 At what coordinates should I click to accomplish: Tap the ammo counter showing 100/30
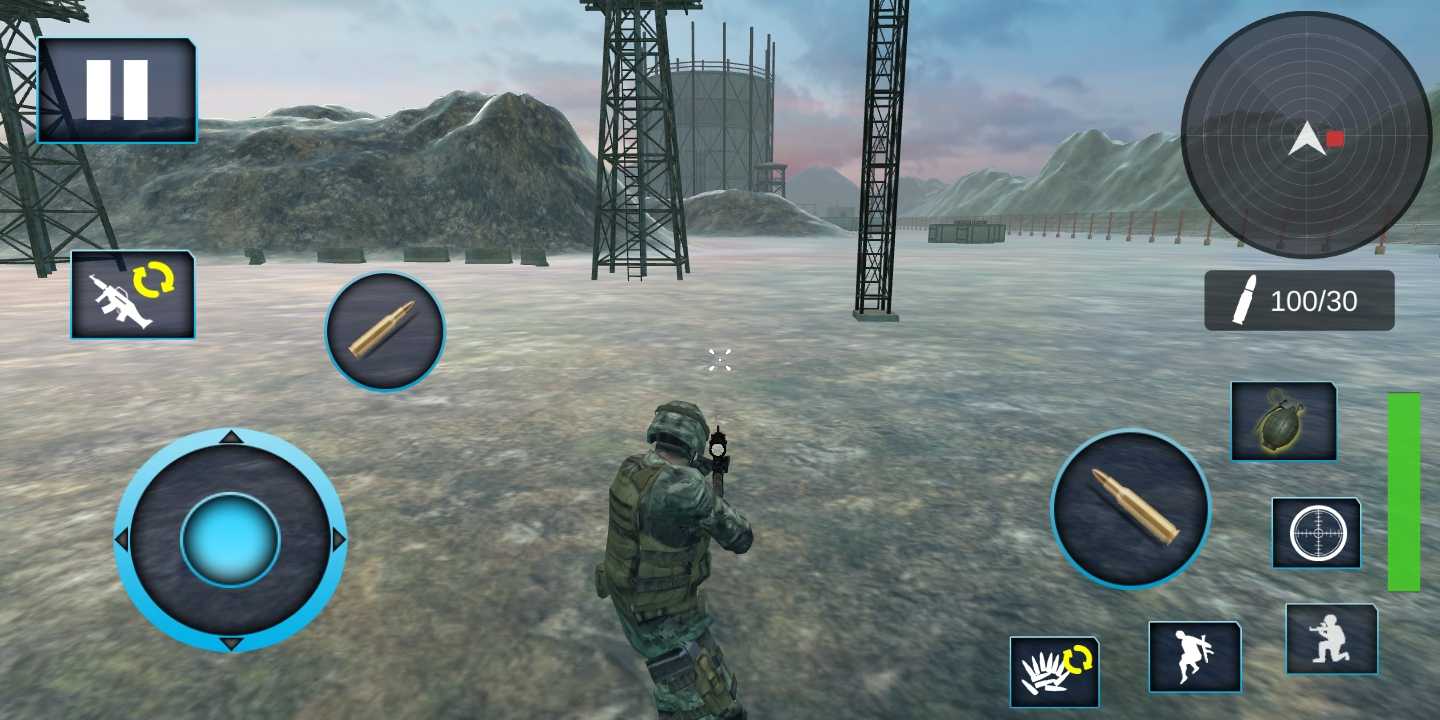[1299, 300]
